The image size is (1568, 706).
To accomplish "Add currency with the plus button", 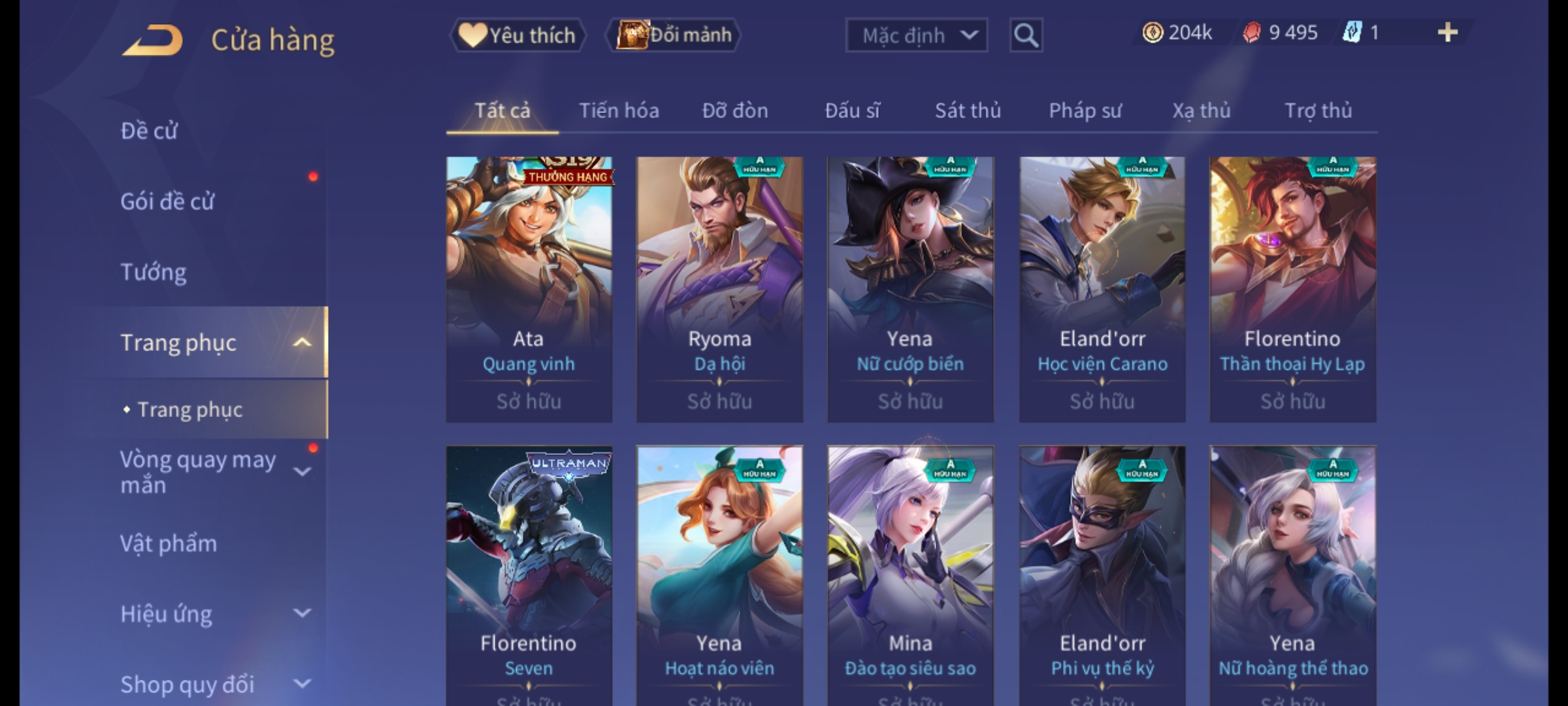I will click(x=1447, y=33).
